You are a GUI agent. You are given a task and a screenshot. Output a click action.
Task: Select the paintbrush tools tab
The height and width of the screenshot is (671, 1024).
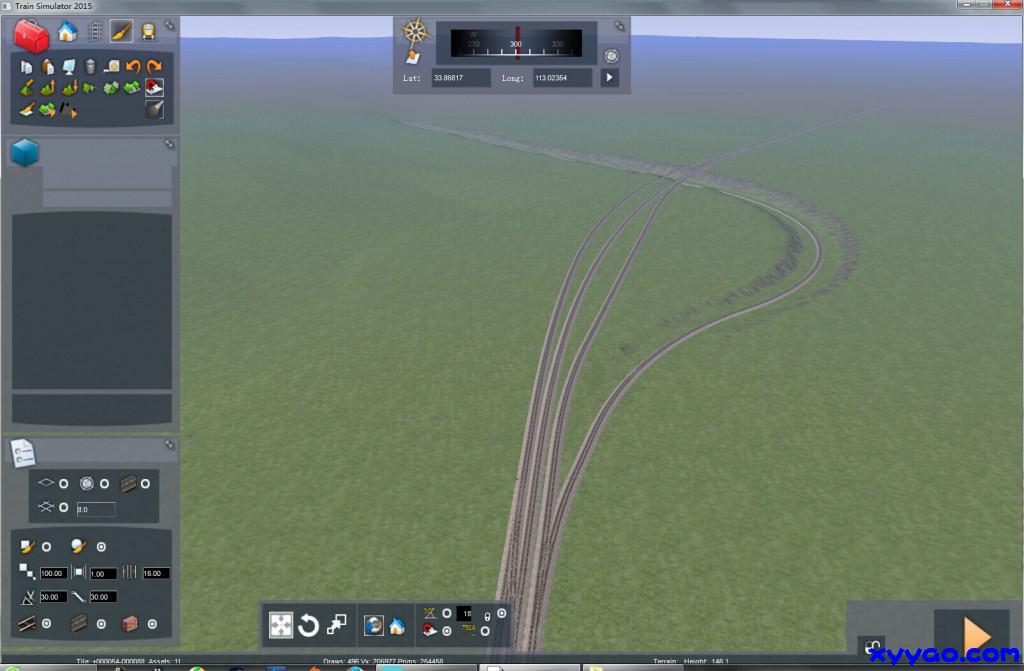click(x=121, y=32)
